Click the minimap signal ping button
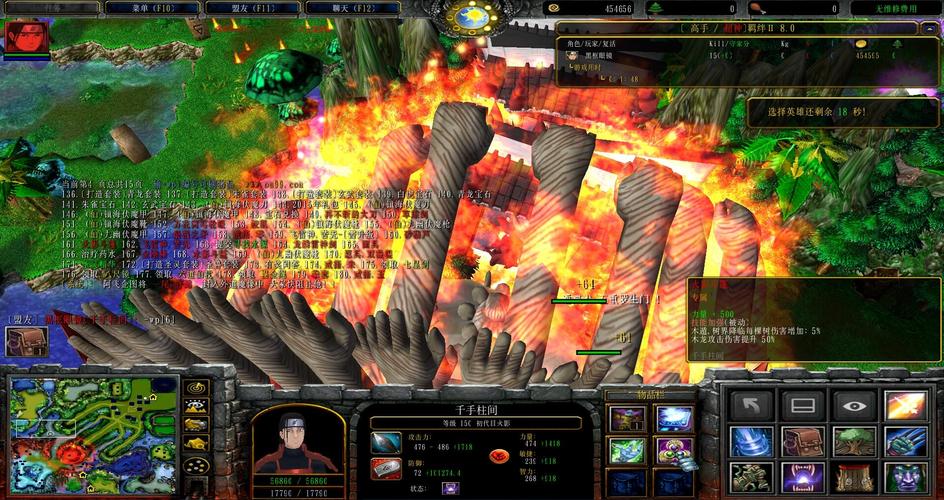Image resolution: width=944 pixels, height=500 pixels. tap(197, 387)
